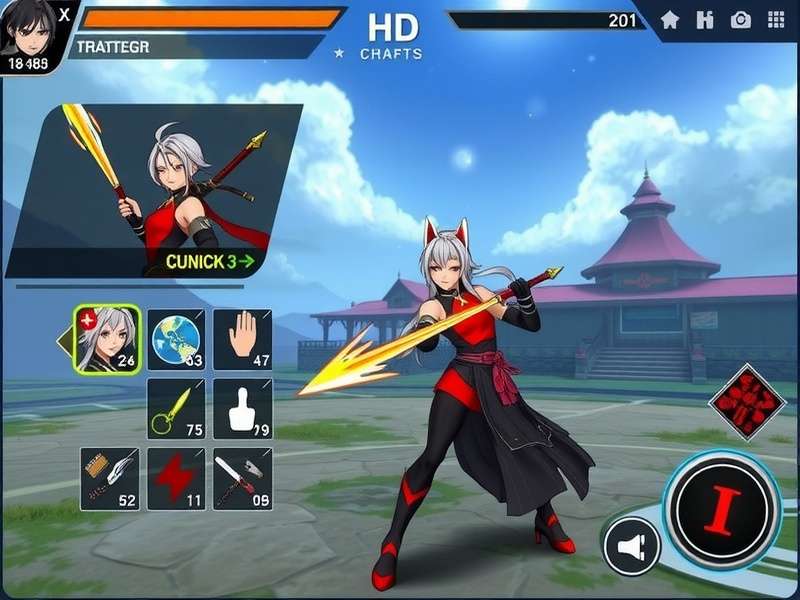Choose the yellow scissors skill
The image size is (800, 600).
coord(176,409)
